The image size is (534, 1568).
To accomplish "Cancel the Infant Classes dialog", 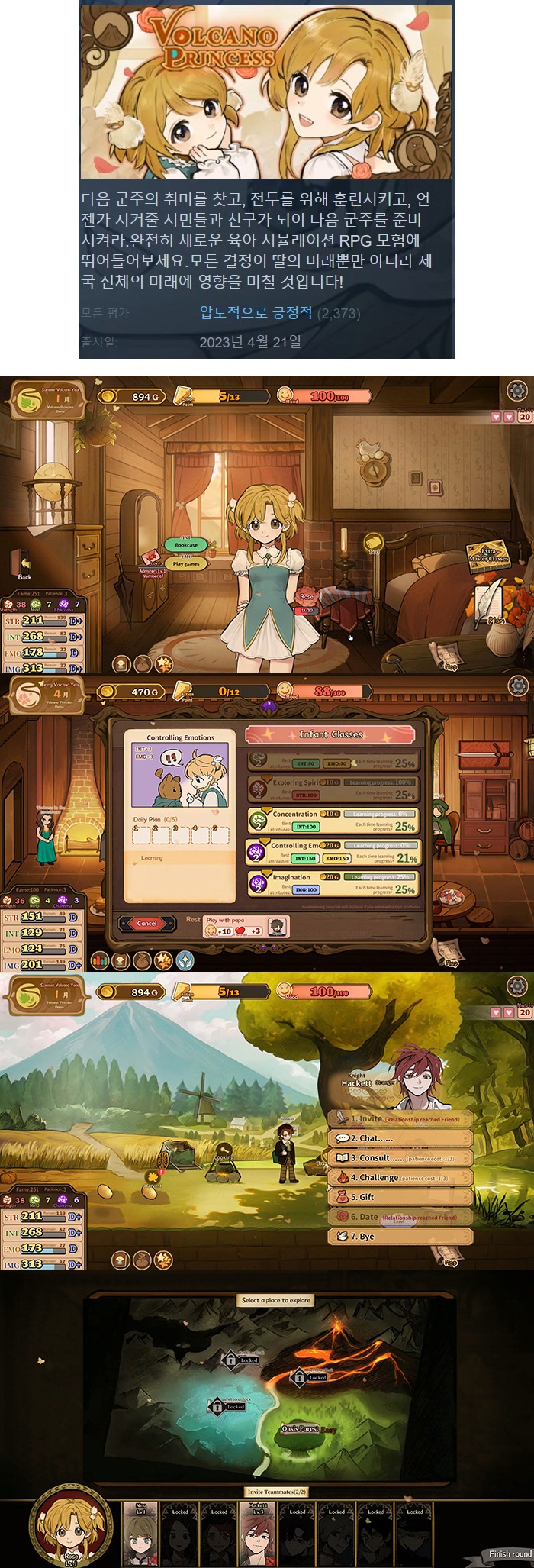I will 146,923.
